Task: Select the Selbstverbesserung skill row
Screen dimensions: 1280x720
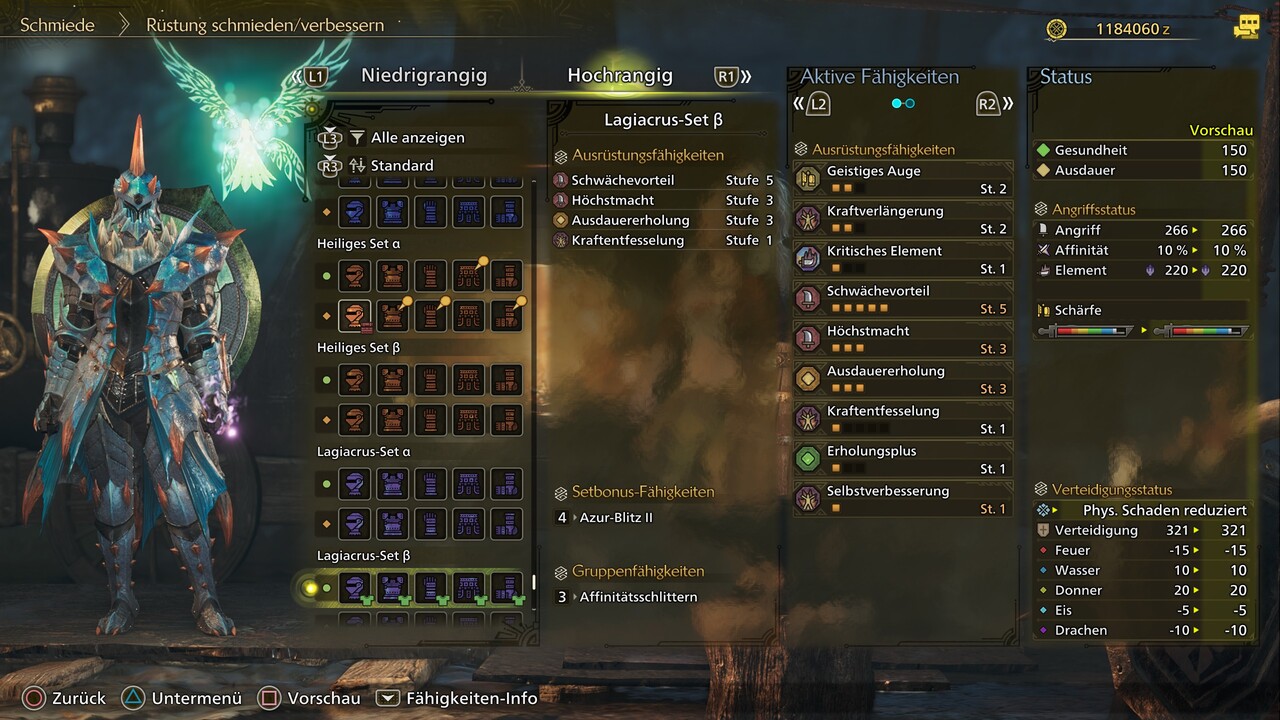Action: [902, 499]
